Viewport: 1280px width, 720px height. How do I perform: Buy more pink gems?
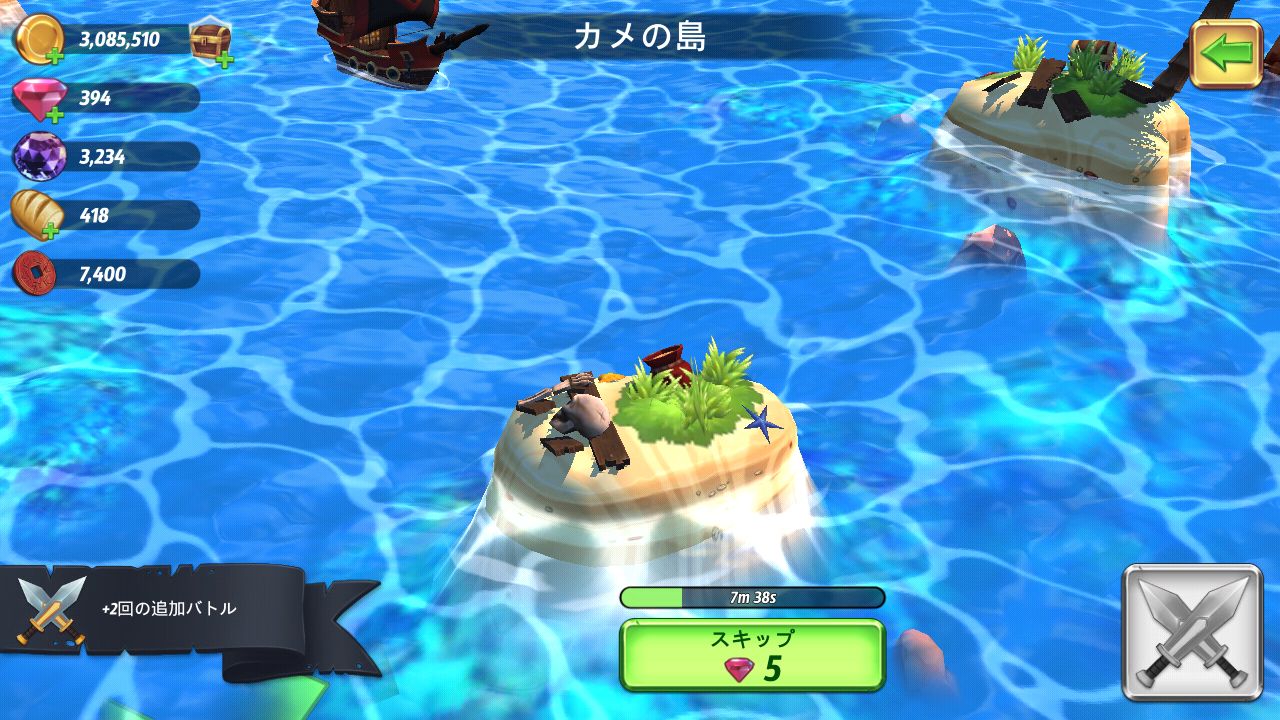40,100
